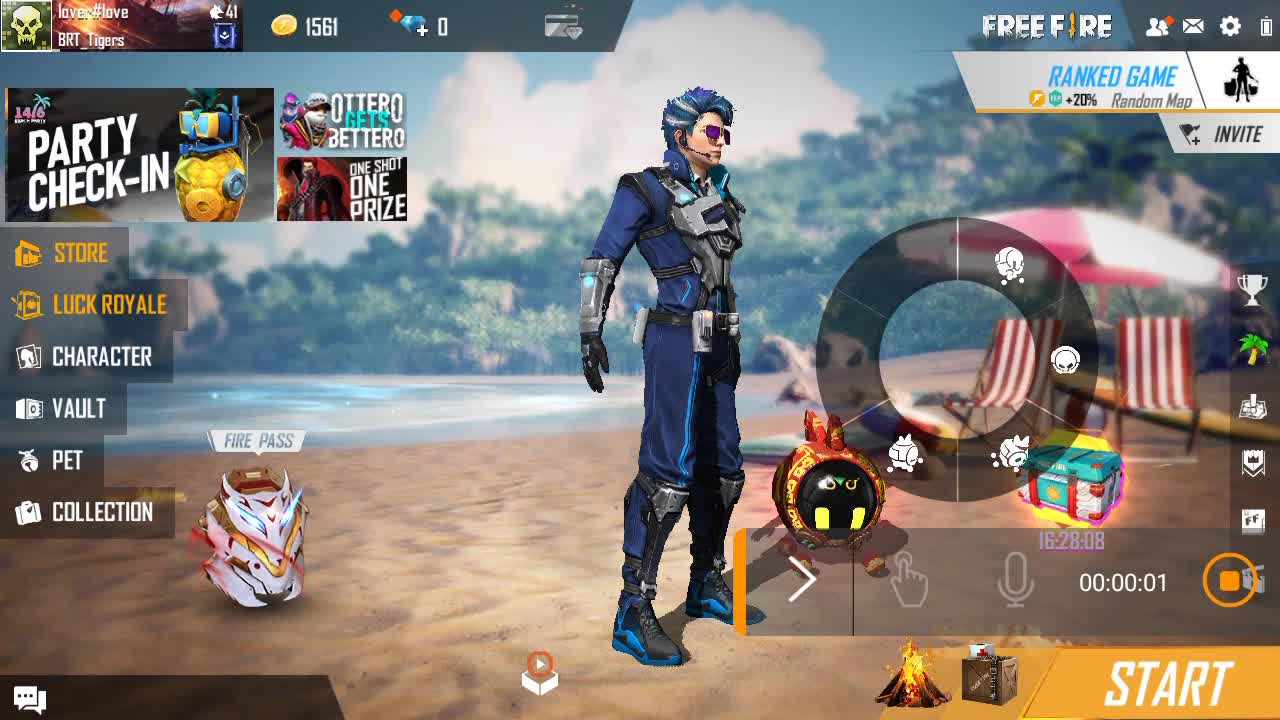This screenshot has height=720, width=1280.
Task: Toggle the recorder microphone
Action: (x=1015, y=581)
